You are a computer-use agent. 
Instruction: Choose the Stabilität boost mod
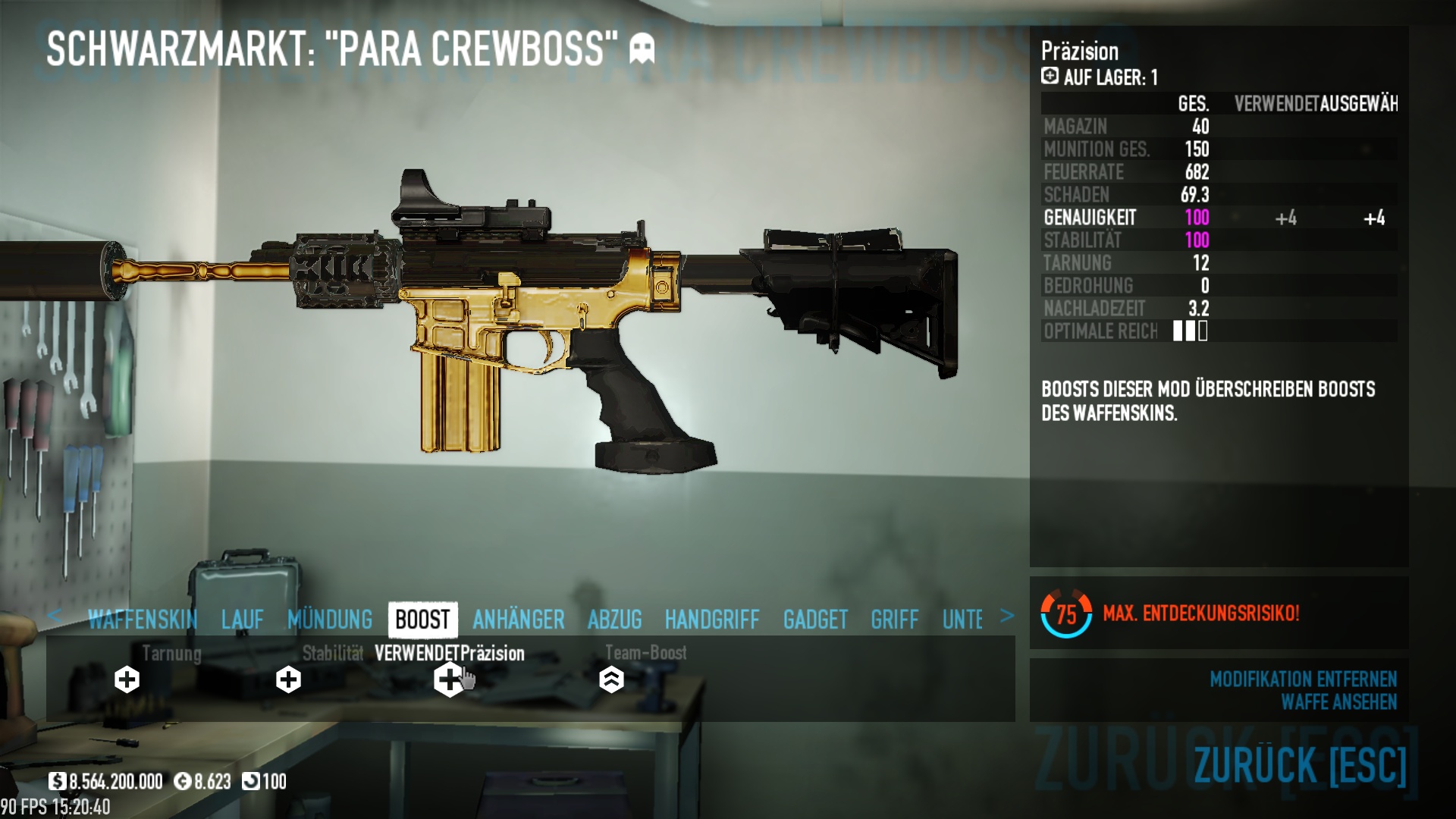click(x=288, y=679)
